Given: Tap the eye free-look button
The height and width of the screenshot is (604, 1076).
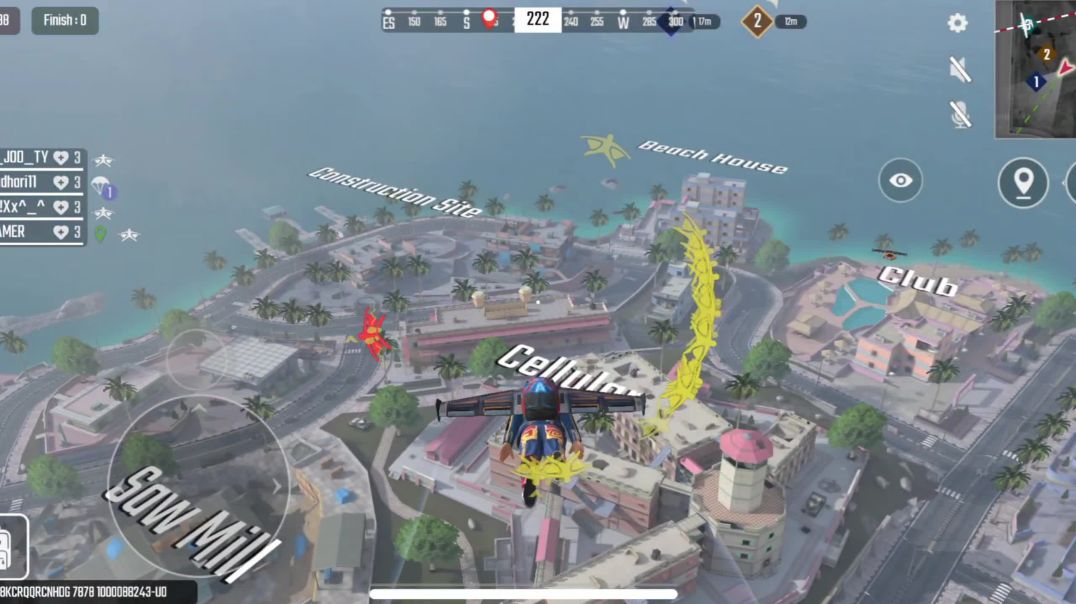Looking at the screenshot, I should click(x=900, y=181).
